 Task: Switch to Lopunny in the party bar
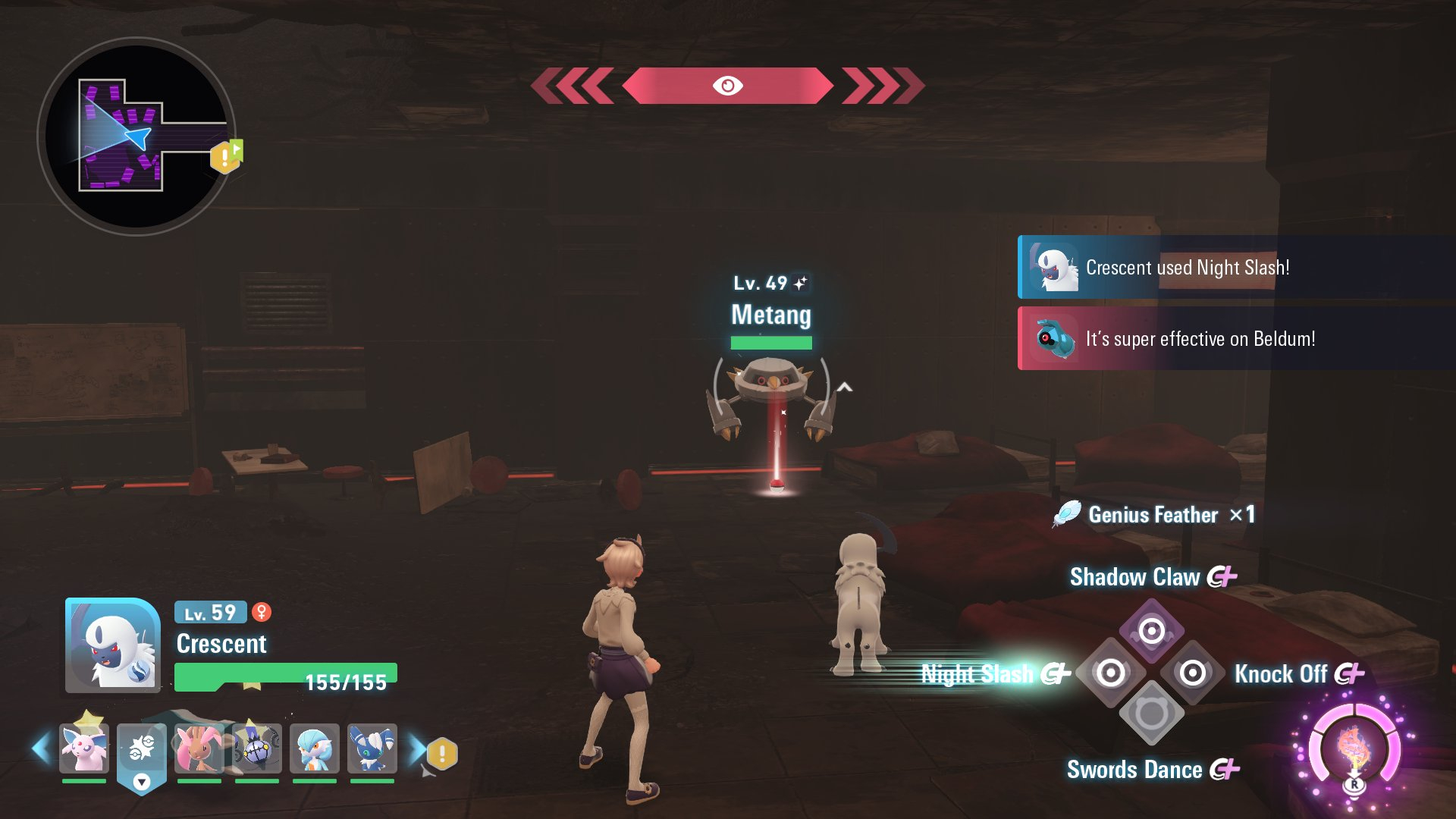coord(199,748)
